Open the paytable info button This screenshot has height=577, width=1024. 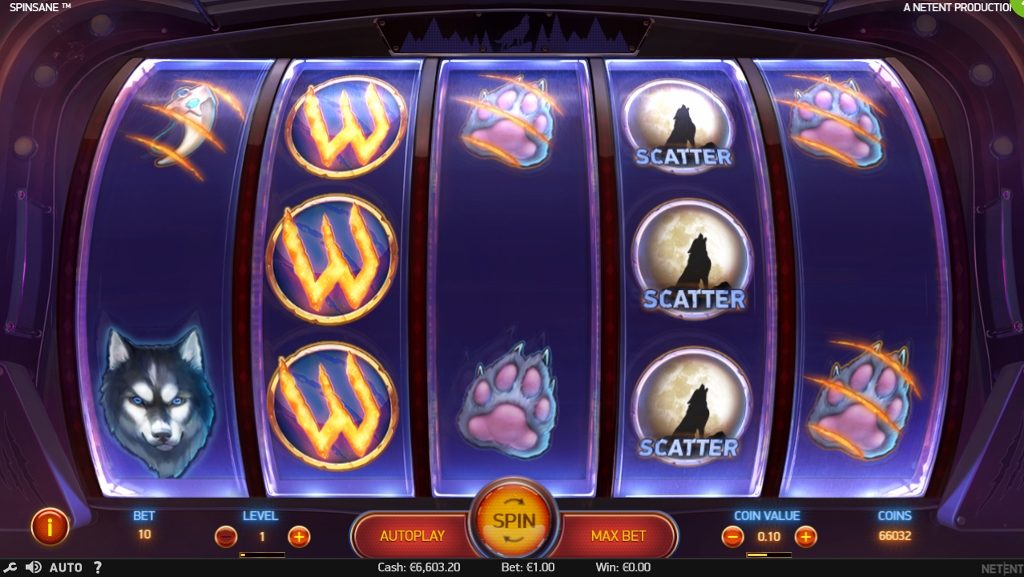pyautogui.click(x=49, y=525)
